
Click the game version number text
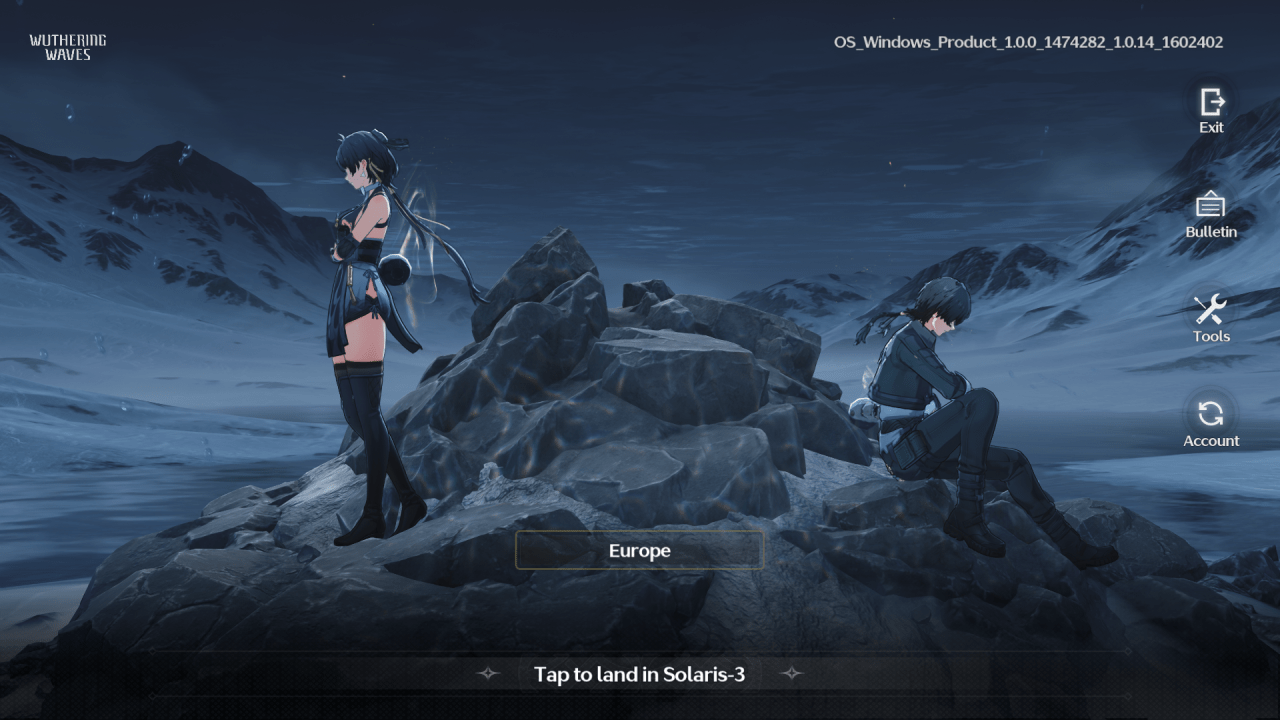pyautogui.click(x=1028, y=42)
